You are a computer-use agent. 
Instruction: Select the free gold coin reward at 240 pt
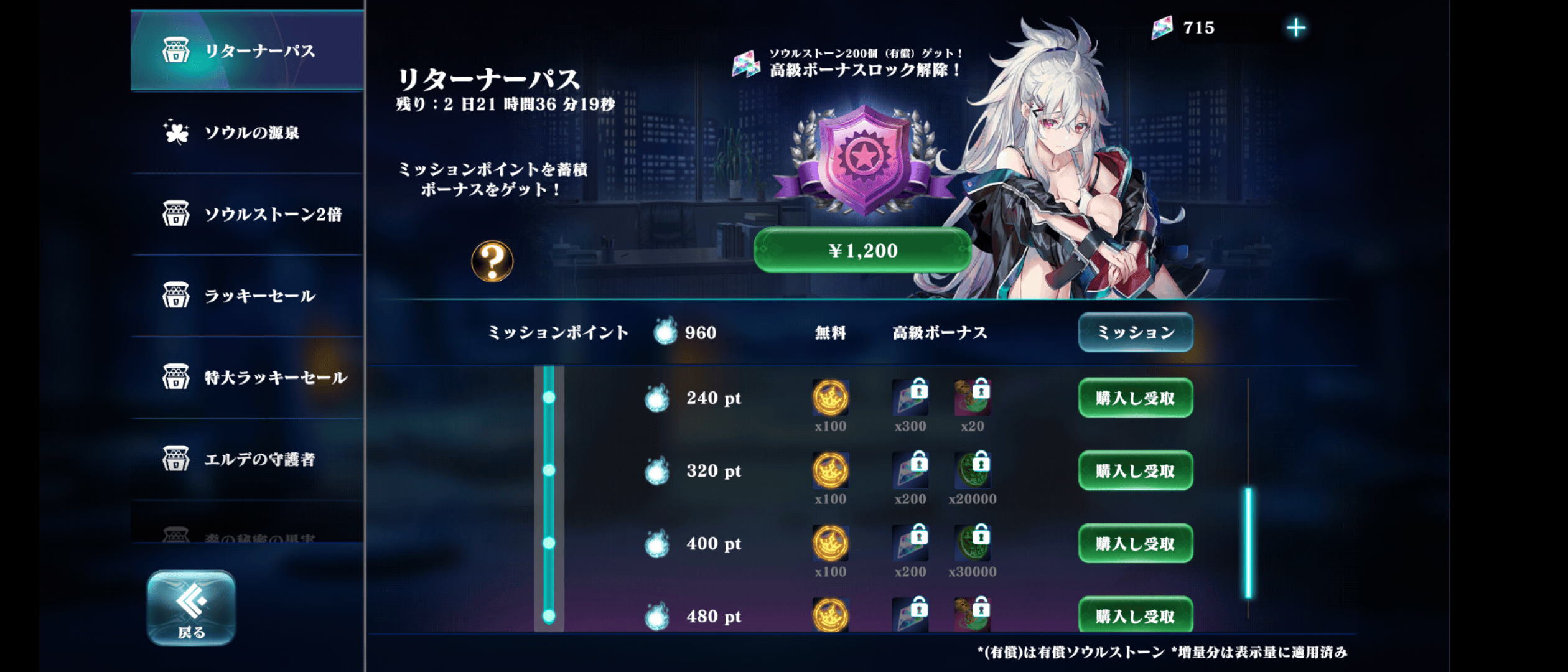(x=830, y=398)
